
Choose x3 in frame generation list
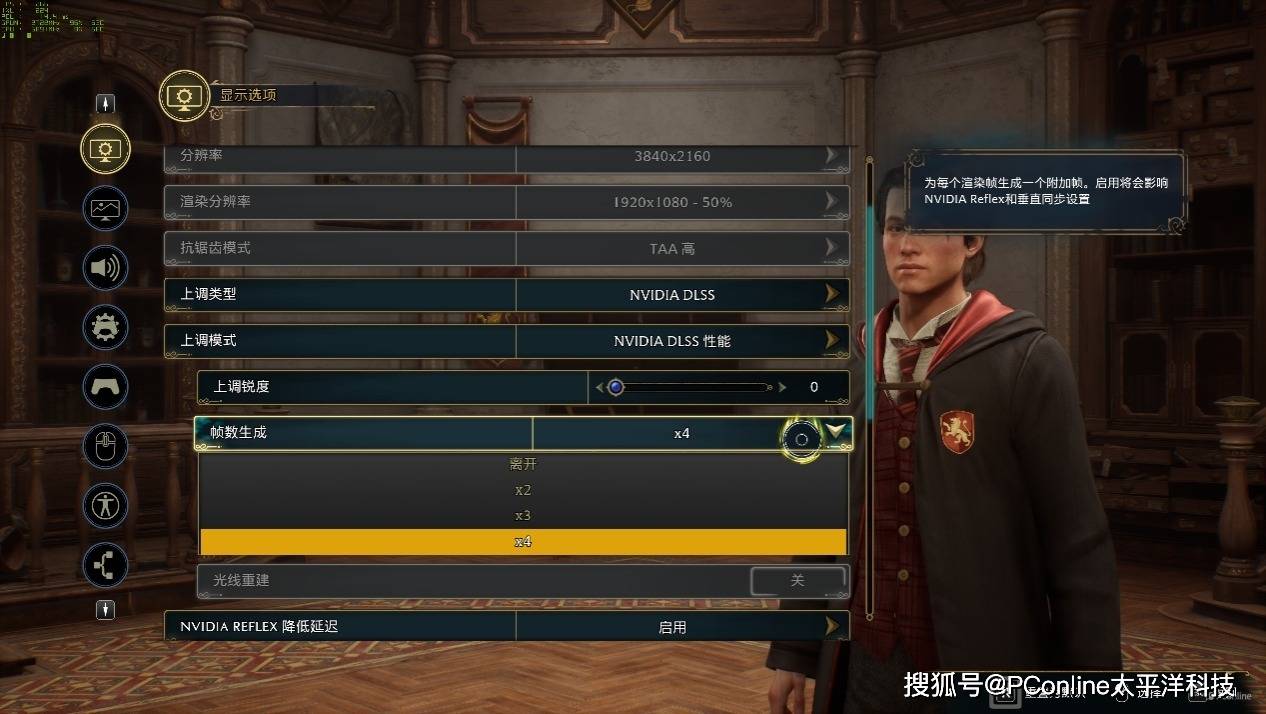(523, 516)
